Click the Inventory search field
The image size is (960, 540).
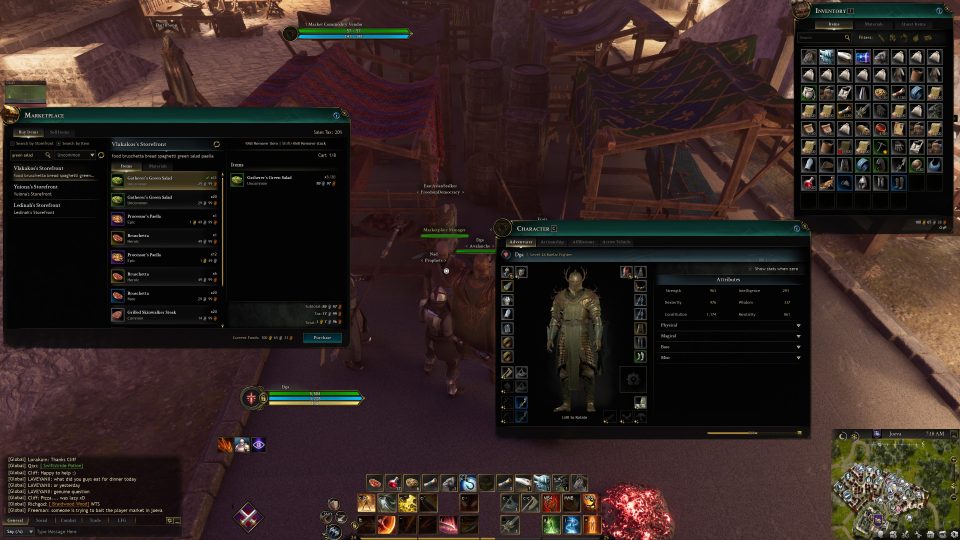tap(821, 38)
